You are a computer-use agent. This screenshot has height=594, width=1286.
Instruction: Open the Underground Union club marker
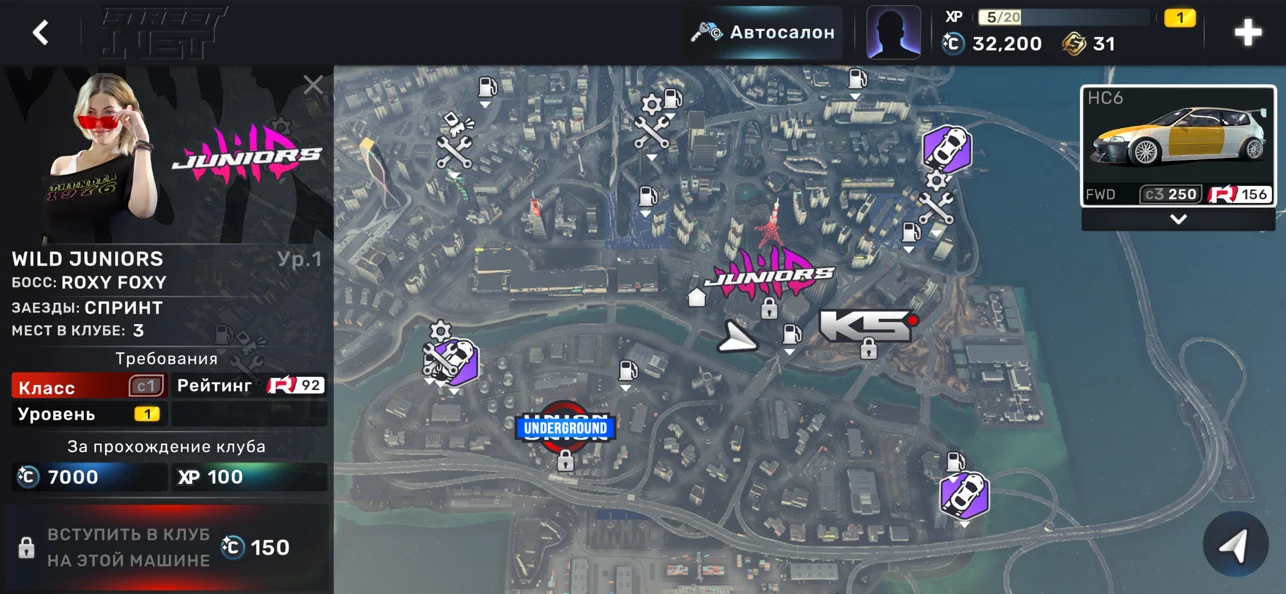(564, 430)
